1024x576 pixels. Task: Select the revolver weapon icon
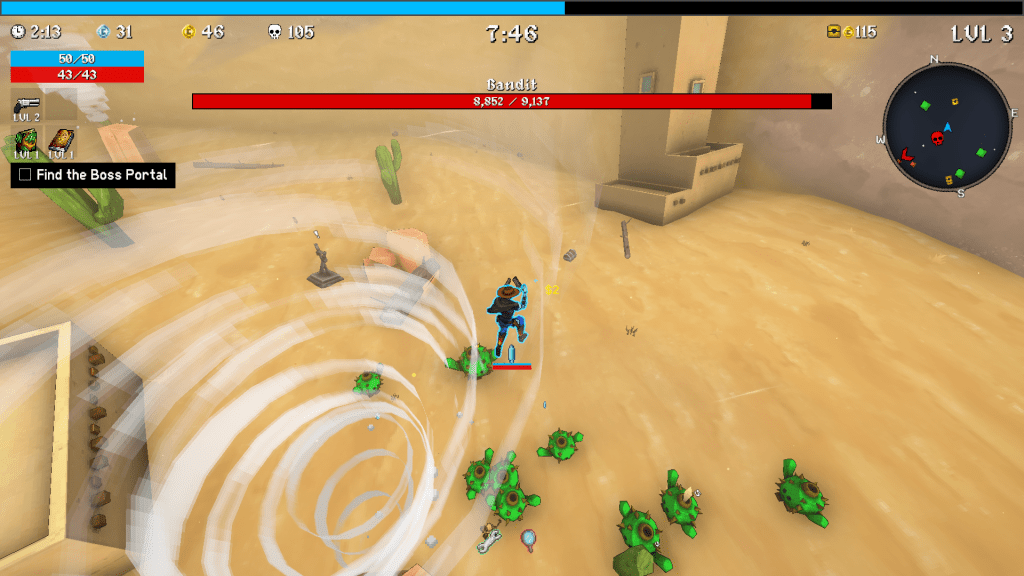tap(26, 104)
